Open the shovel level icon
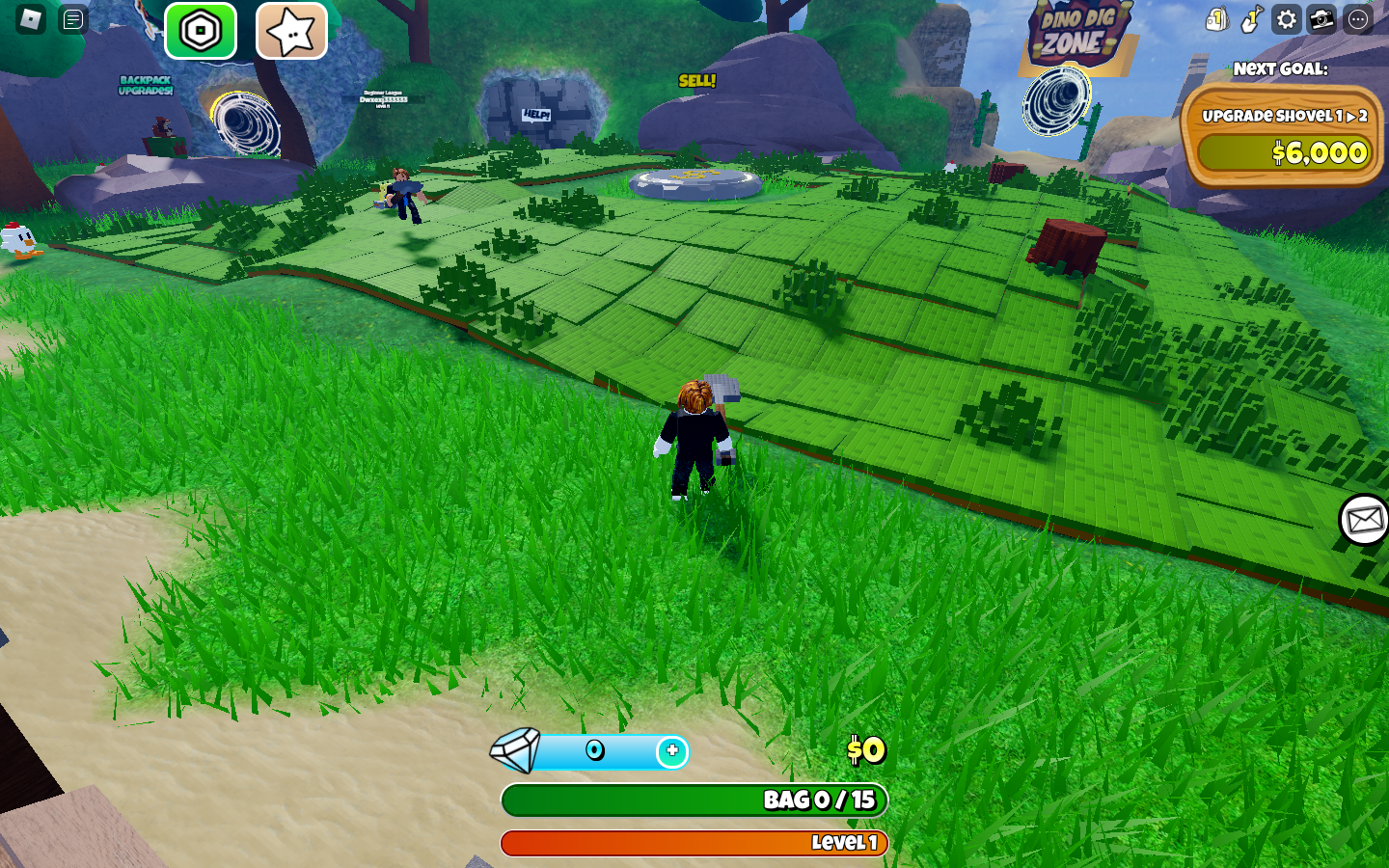Screen dimensions: 1389x868 point(1251,19)
